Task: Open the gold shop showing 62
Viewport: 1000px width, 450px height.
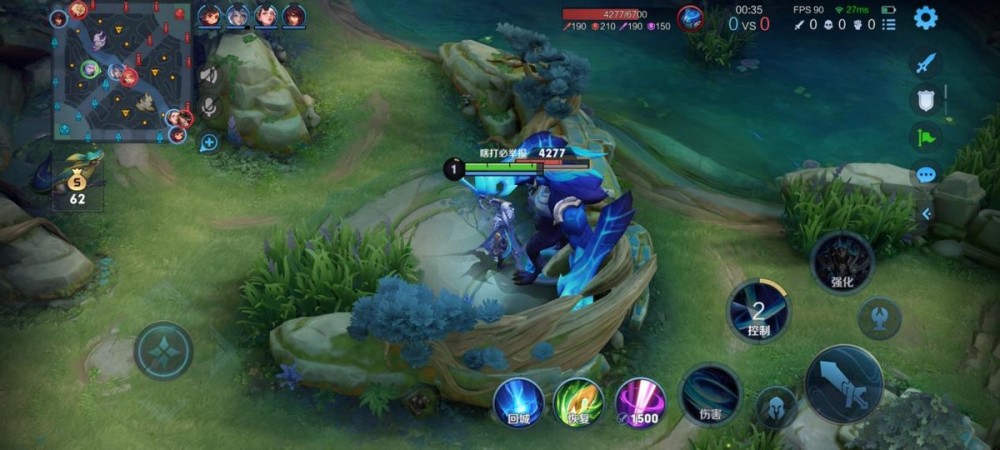Action: pos(77,182)
